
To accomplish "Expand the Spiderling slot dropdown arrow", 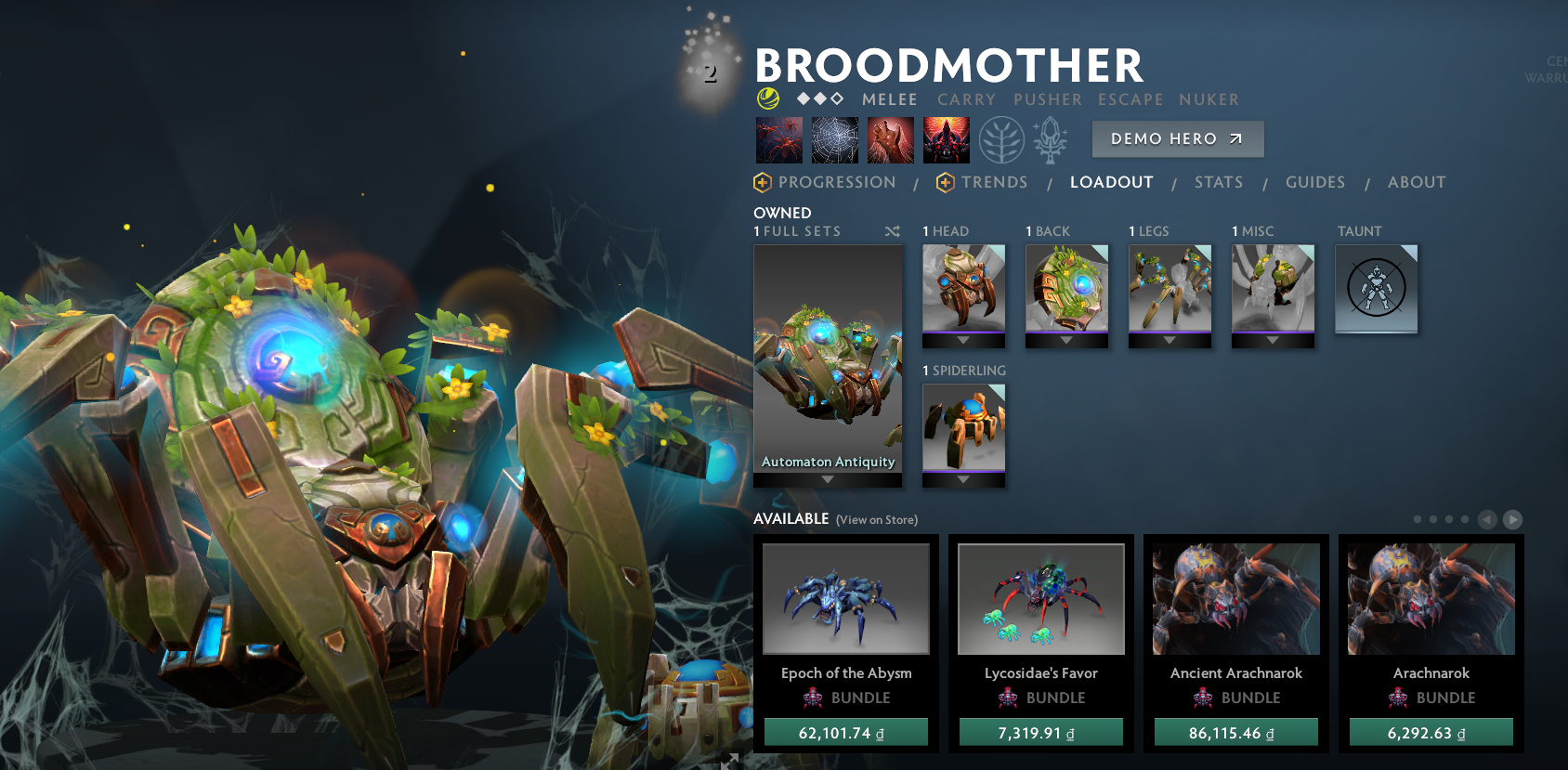I will pyautogui.click(x=963, y=479).
